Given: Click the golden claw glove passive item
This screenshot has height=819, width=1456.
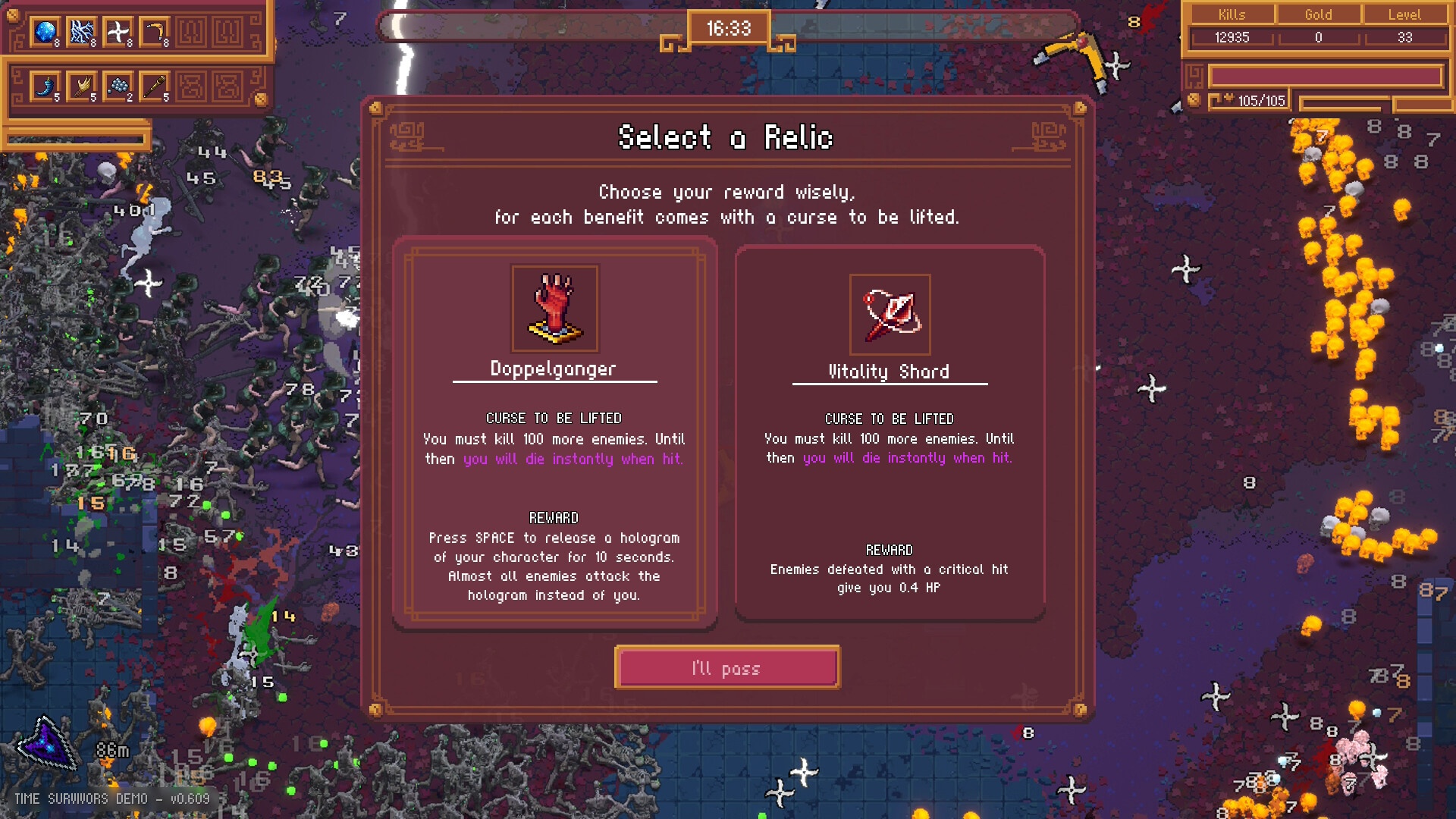Looking at the screenshot, I should tap(82, 86).
